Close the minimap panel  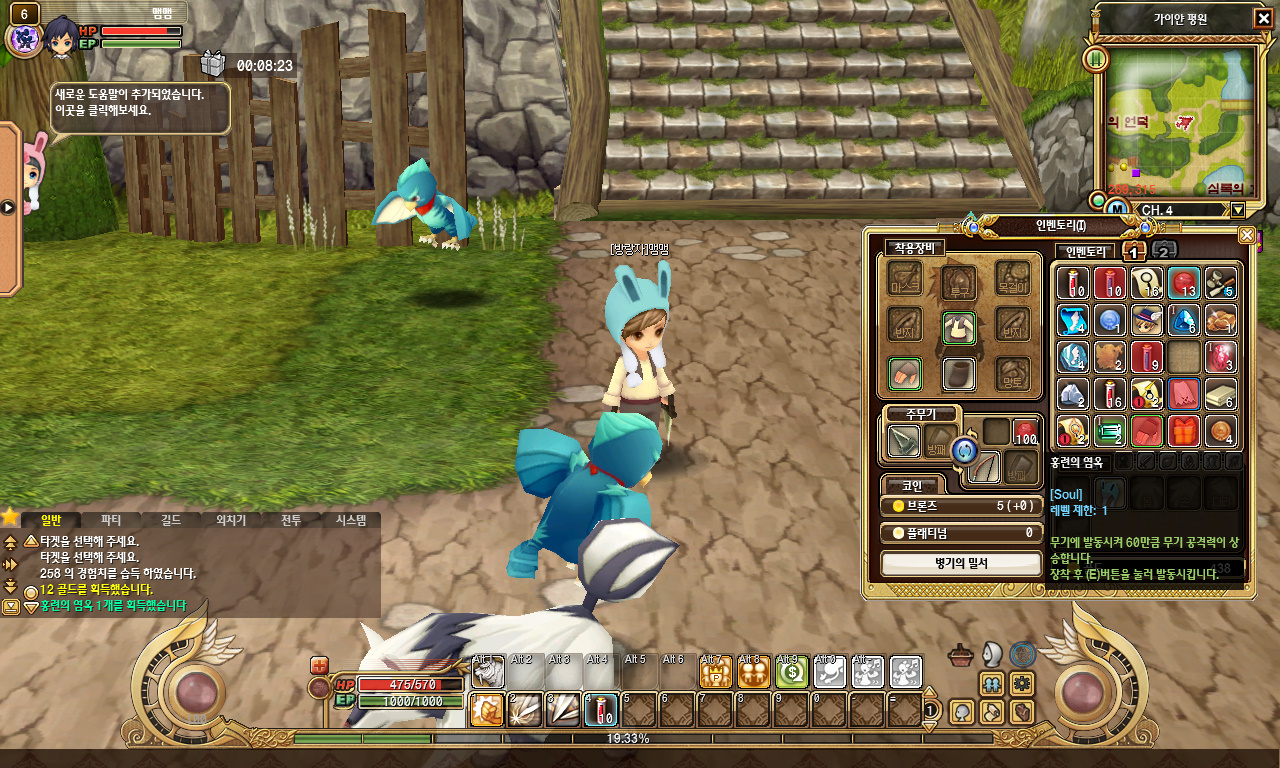click(1263, 19)
